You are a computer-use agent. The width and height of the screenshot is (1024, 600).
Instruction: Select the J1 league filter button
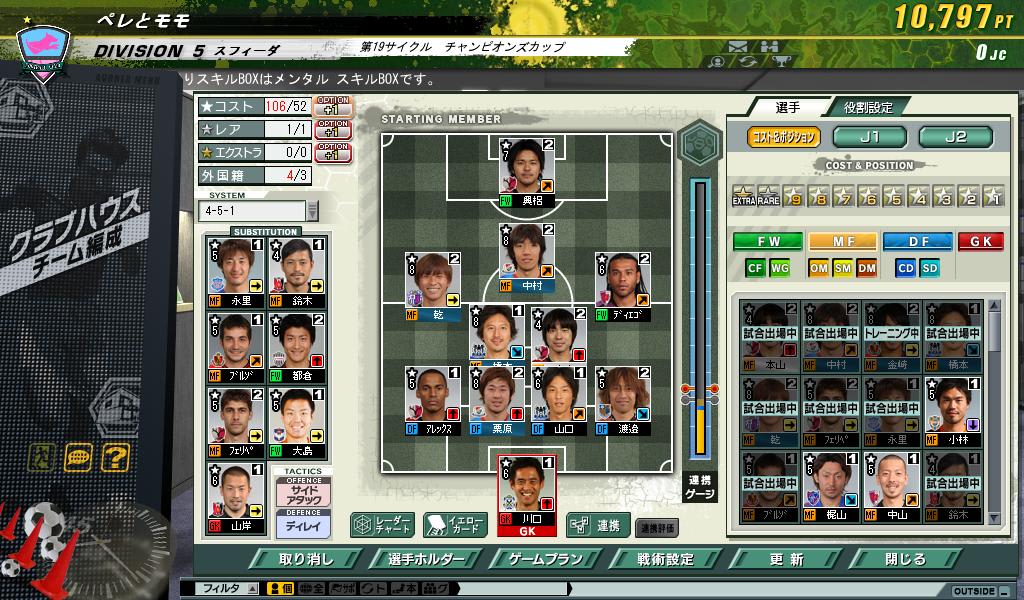[869, 137]
